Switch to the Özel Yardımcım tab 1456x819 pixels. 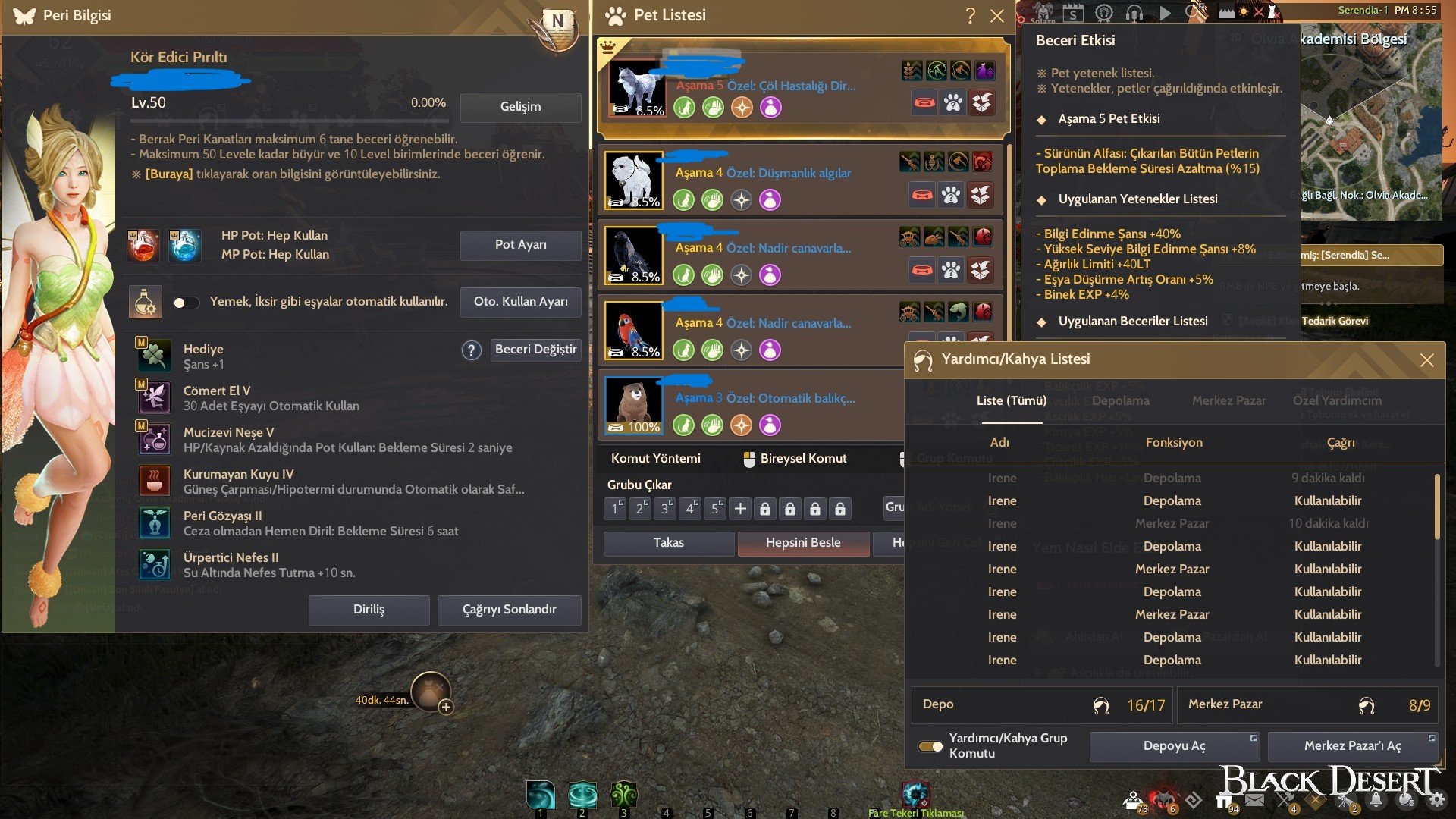tap(1337, 400)
